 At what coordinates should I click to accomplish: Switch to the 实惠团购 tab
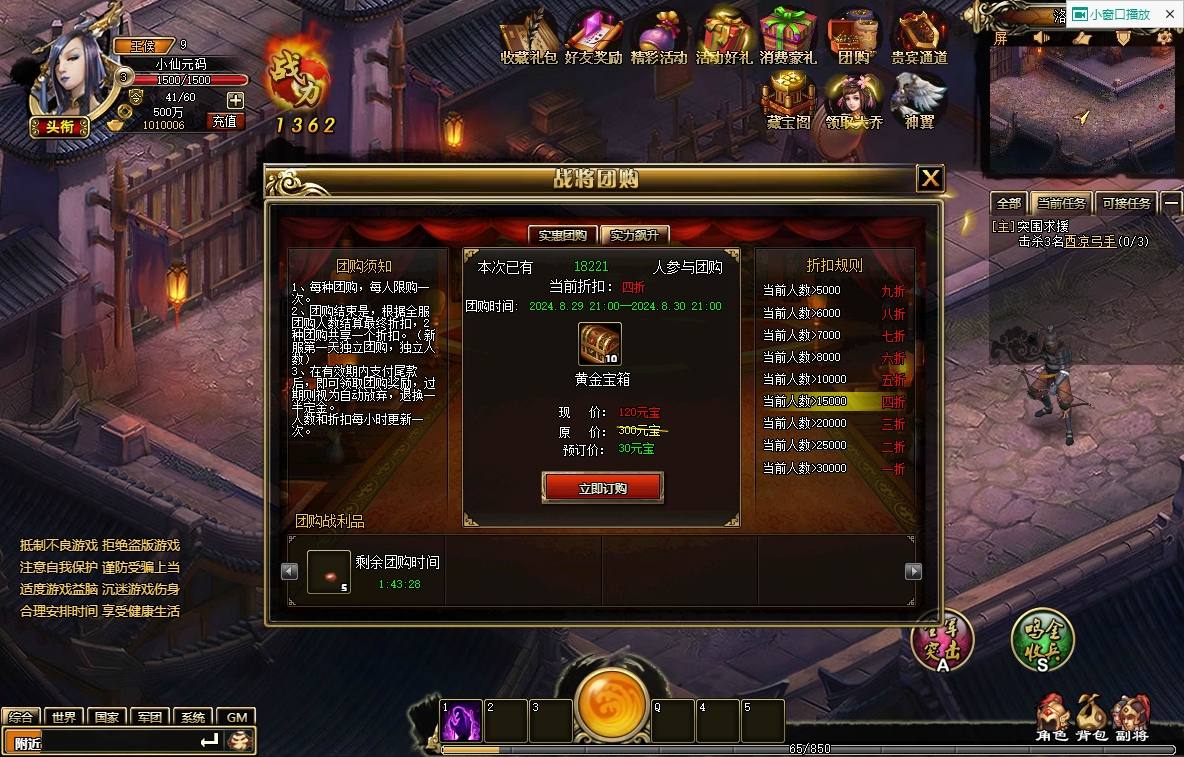pyautogui.click(x=562, y=235)
